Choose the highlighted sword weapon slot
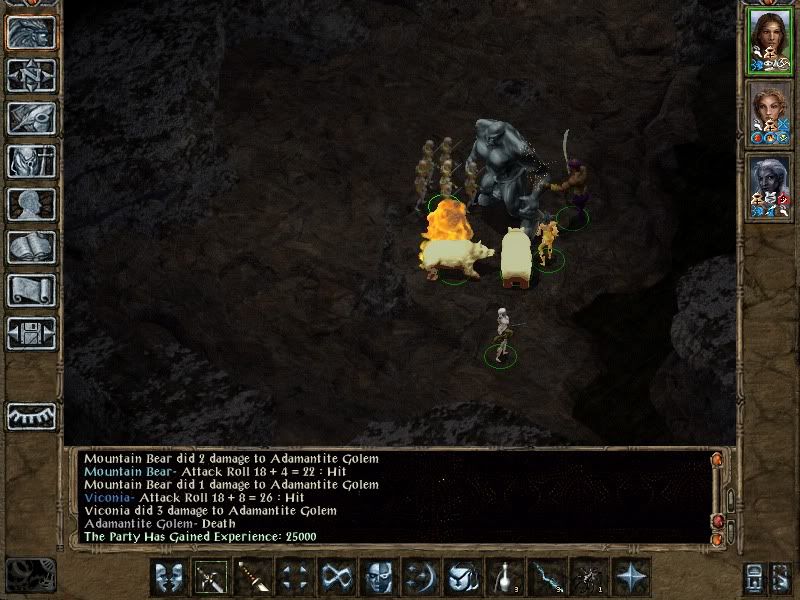Screen dimensions: 800x600 click(x=212, y=577)
